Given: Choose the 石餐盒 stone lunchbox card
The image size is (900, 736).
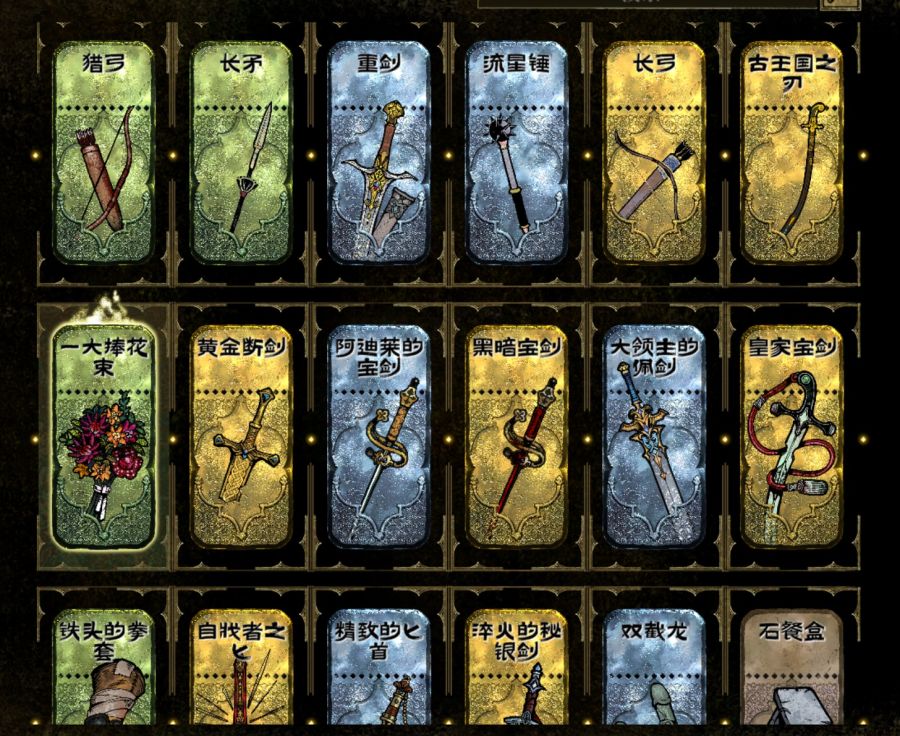Looking at the screenshot, I should (793, 668).
